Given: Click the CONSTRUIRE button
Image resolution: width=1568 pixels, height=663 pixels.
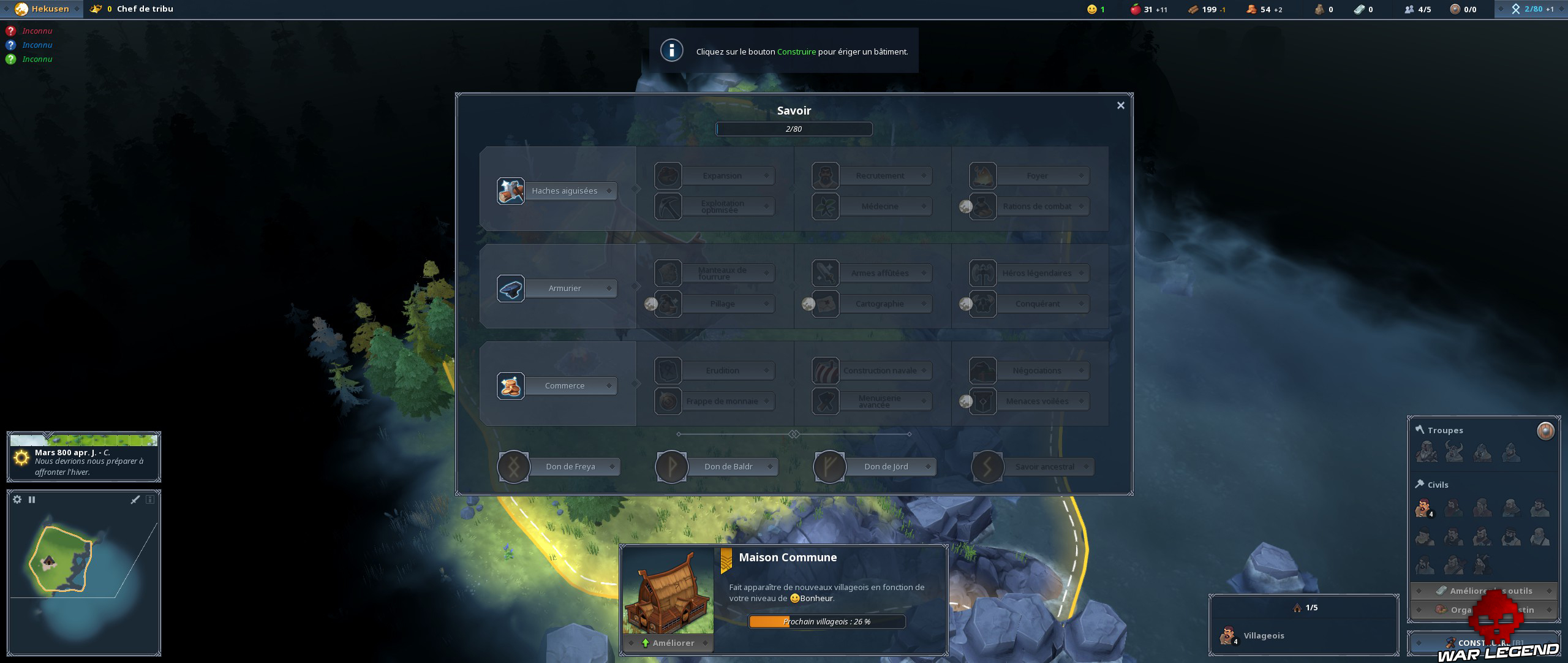Looking at the screenshot, I should pos(1485,642).
